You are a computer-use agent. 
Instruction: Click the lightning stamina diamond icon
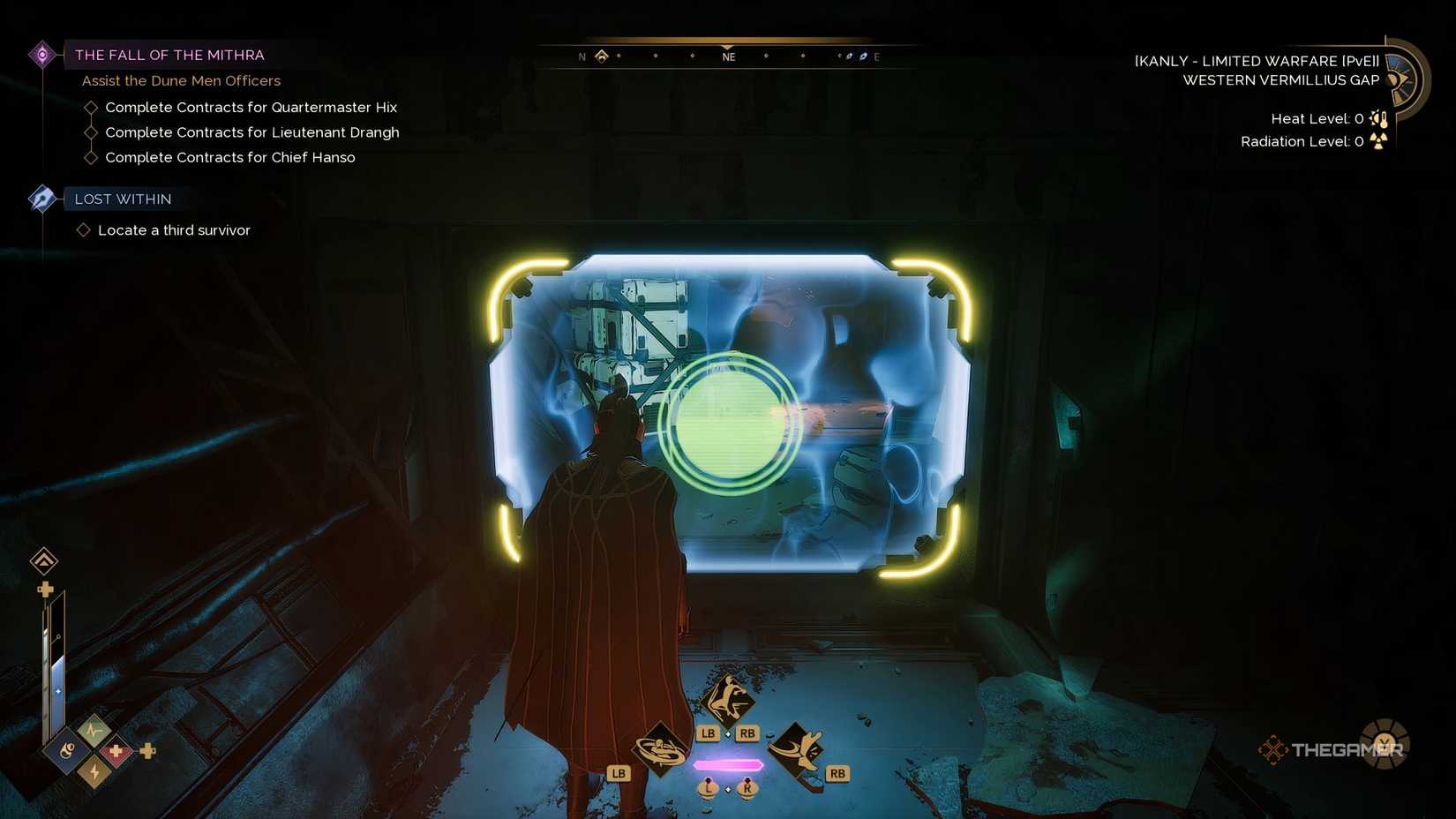pos(92,771)
